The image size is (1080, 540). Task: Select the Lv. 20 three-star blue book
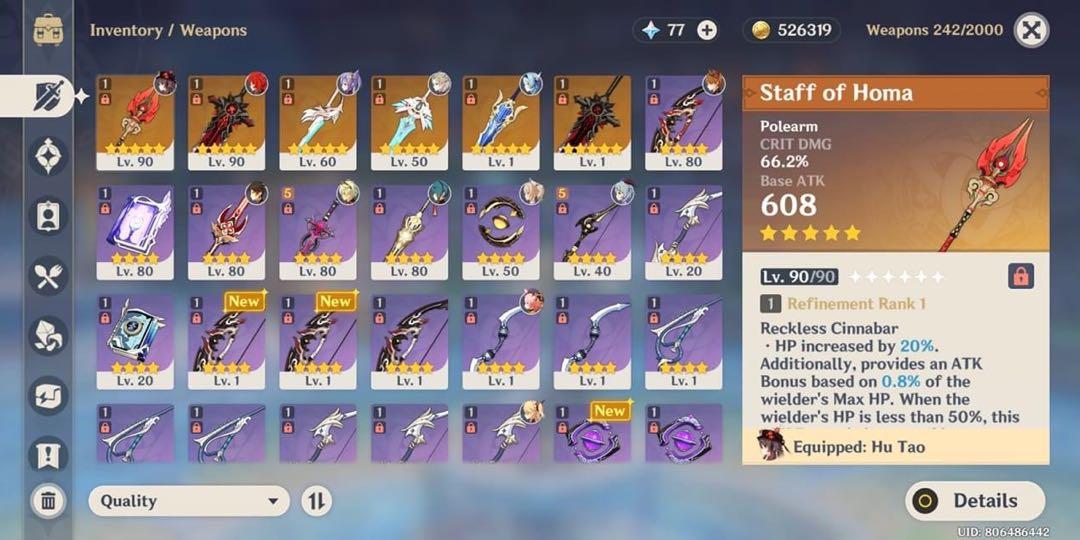pyautogui.click(x=135, y=341)
